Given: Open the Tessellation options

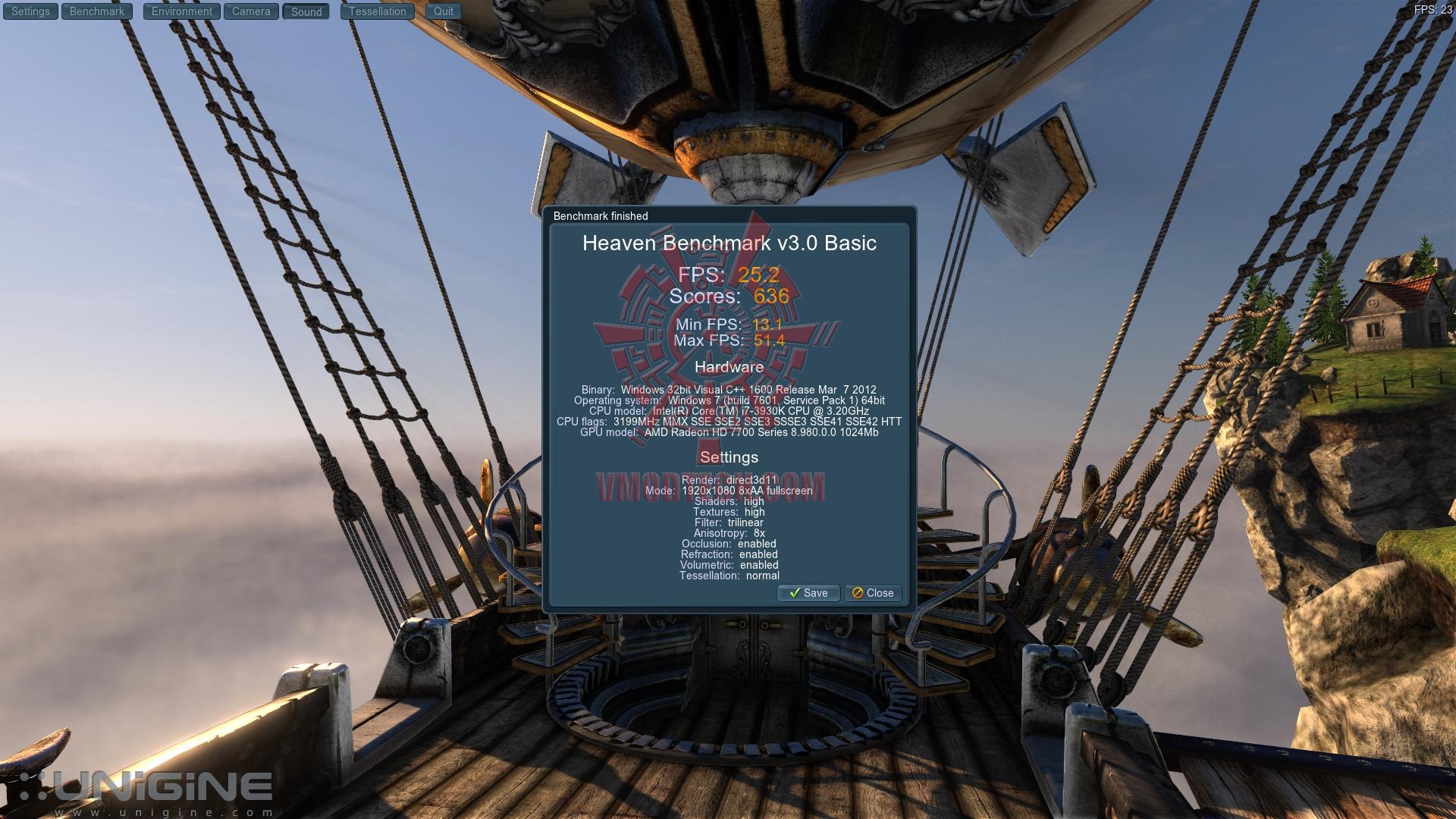Looking at the screenshot, I should coord(378,11).
